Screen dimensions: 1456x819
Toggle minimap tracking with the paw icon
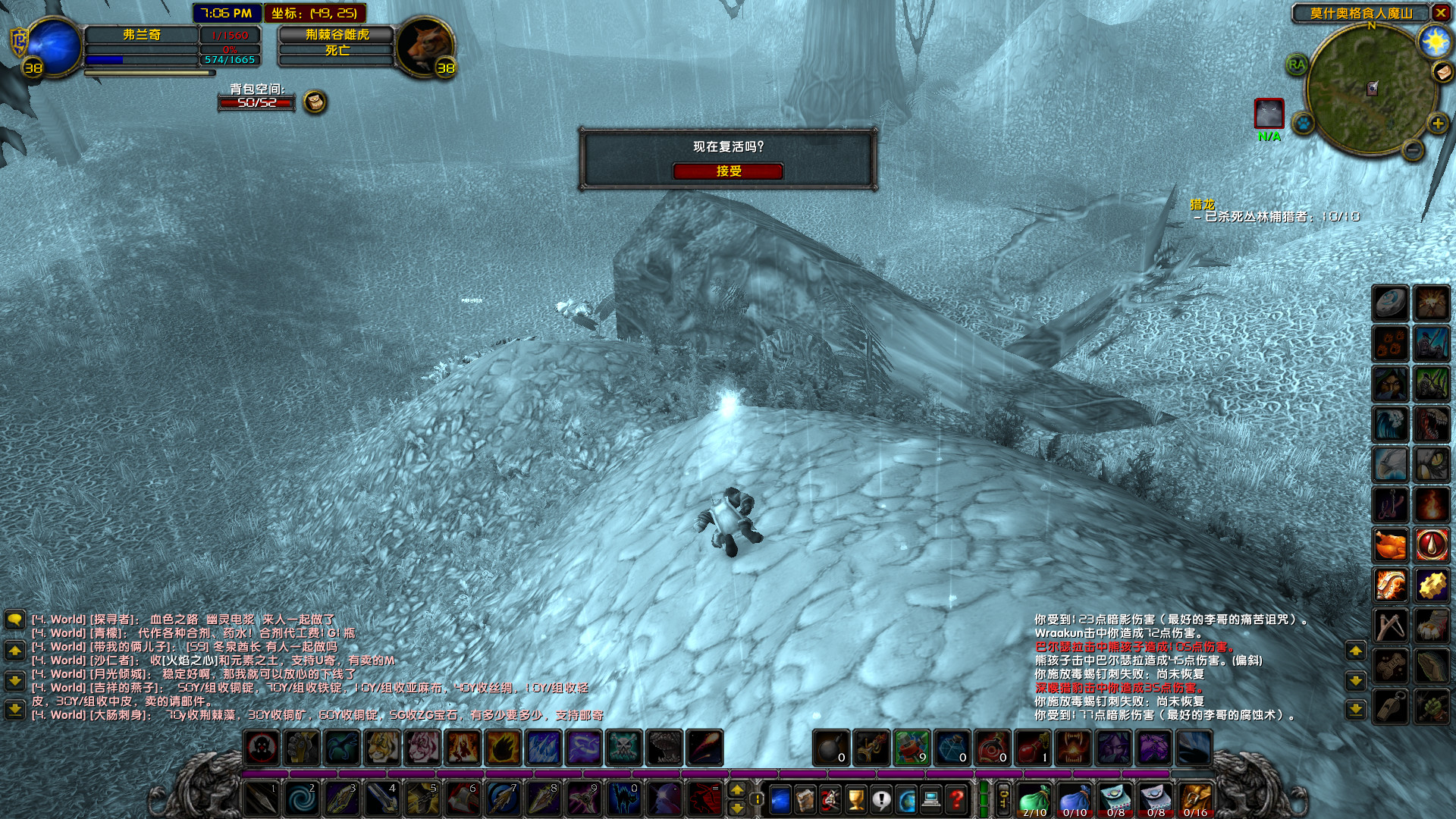1303,122
